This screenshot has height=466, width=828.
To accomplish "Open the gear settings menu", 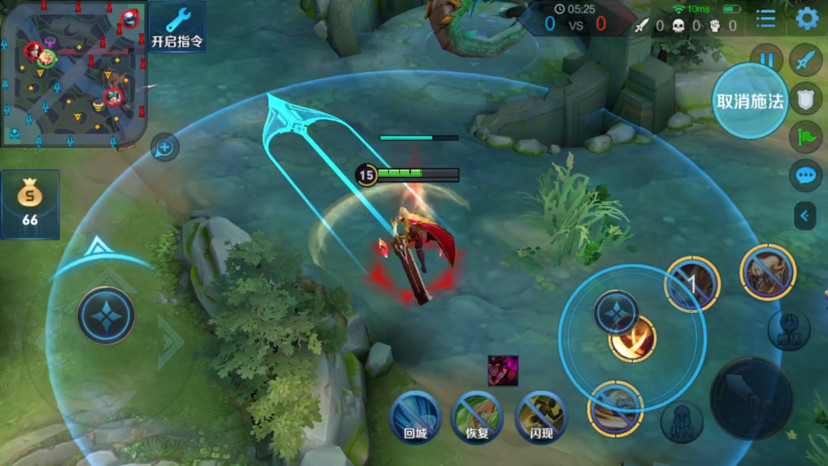I will 807,18.
